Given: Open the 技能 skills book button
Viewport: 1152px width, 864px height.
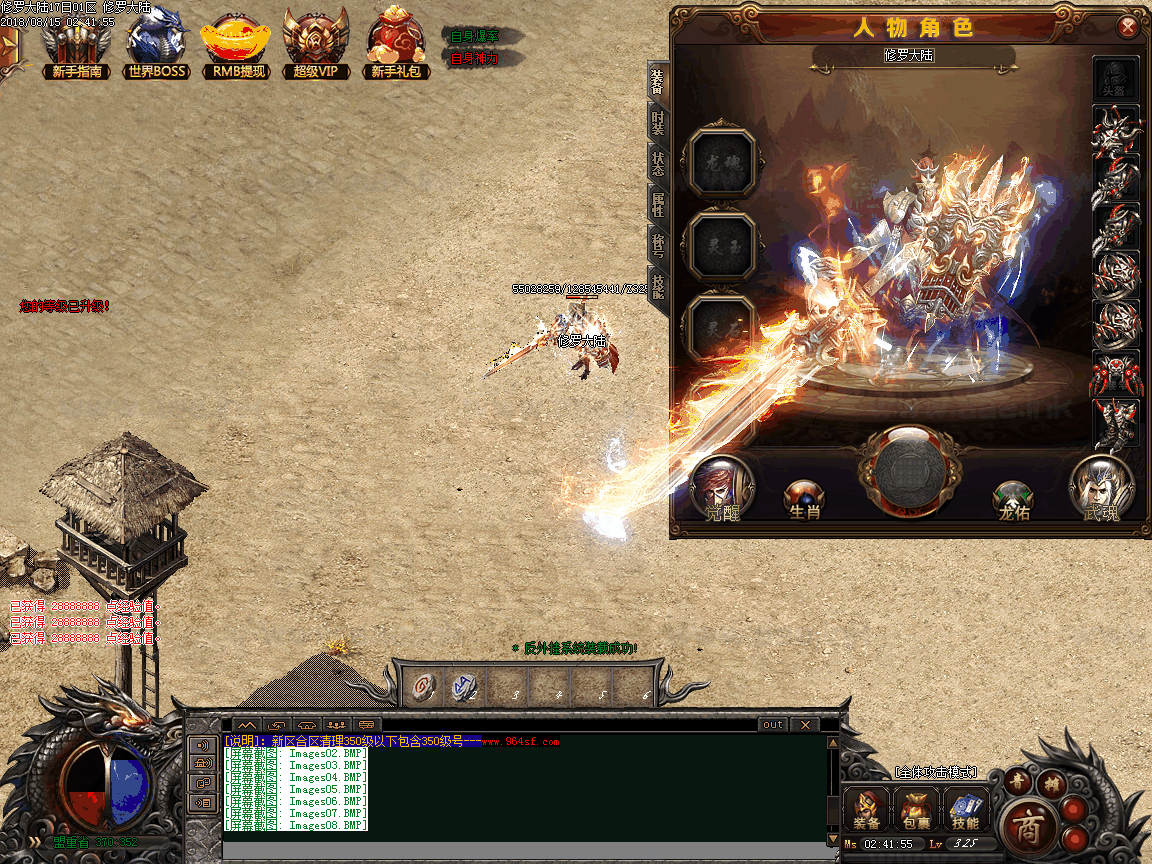Looking at the screenshot, I should click(965, 809).
